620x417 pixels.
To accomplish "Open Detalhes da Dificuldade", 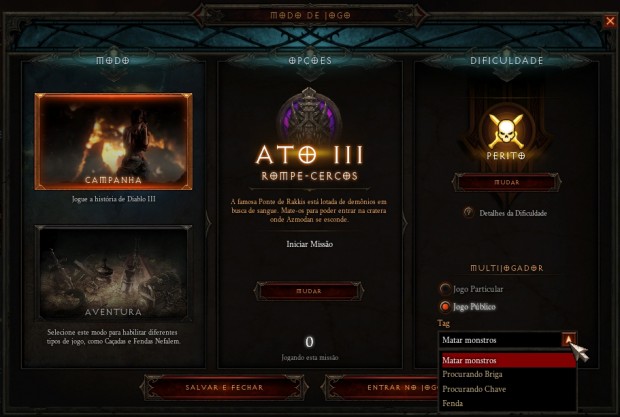I will tap(468, 213).
